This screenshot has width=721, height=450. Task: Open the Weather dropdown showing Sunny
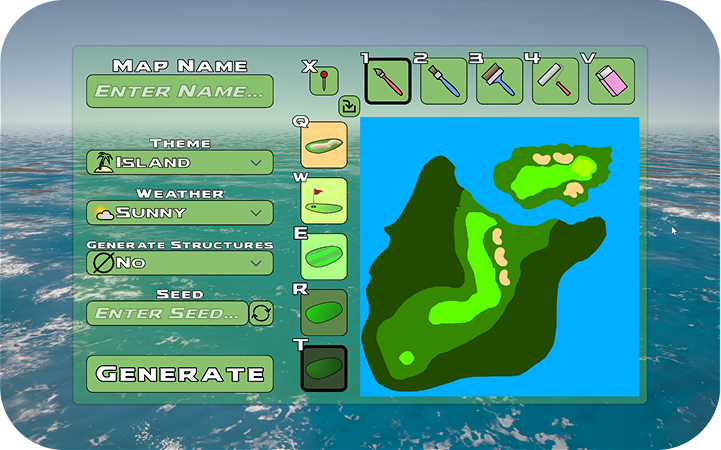click(x=180, y=212)
